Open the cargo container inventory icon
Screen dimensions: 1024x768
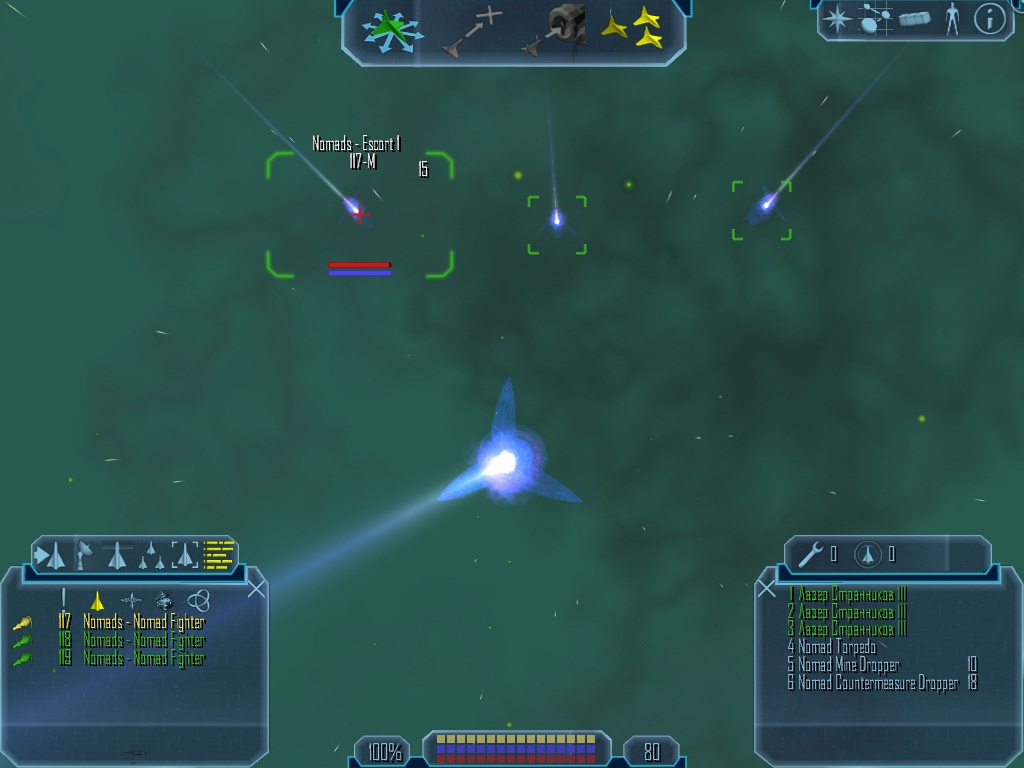click(914, 19)
